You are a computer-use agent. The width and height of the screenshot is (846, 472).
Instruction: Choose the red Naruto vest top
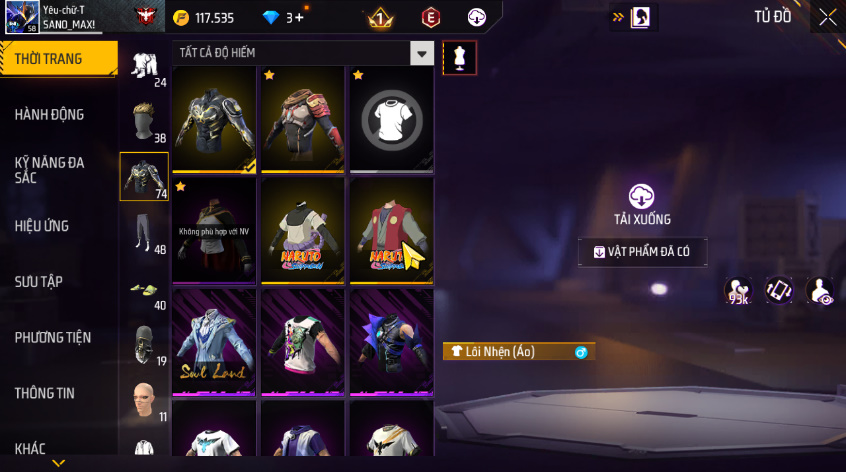[x=391, y=231]
